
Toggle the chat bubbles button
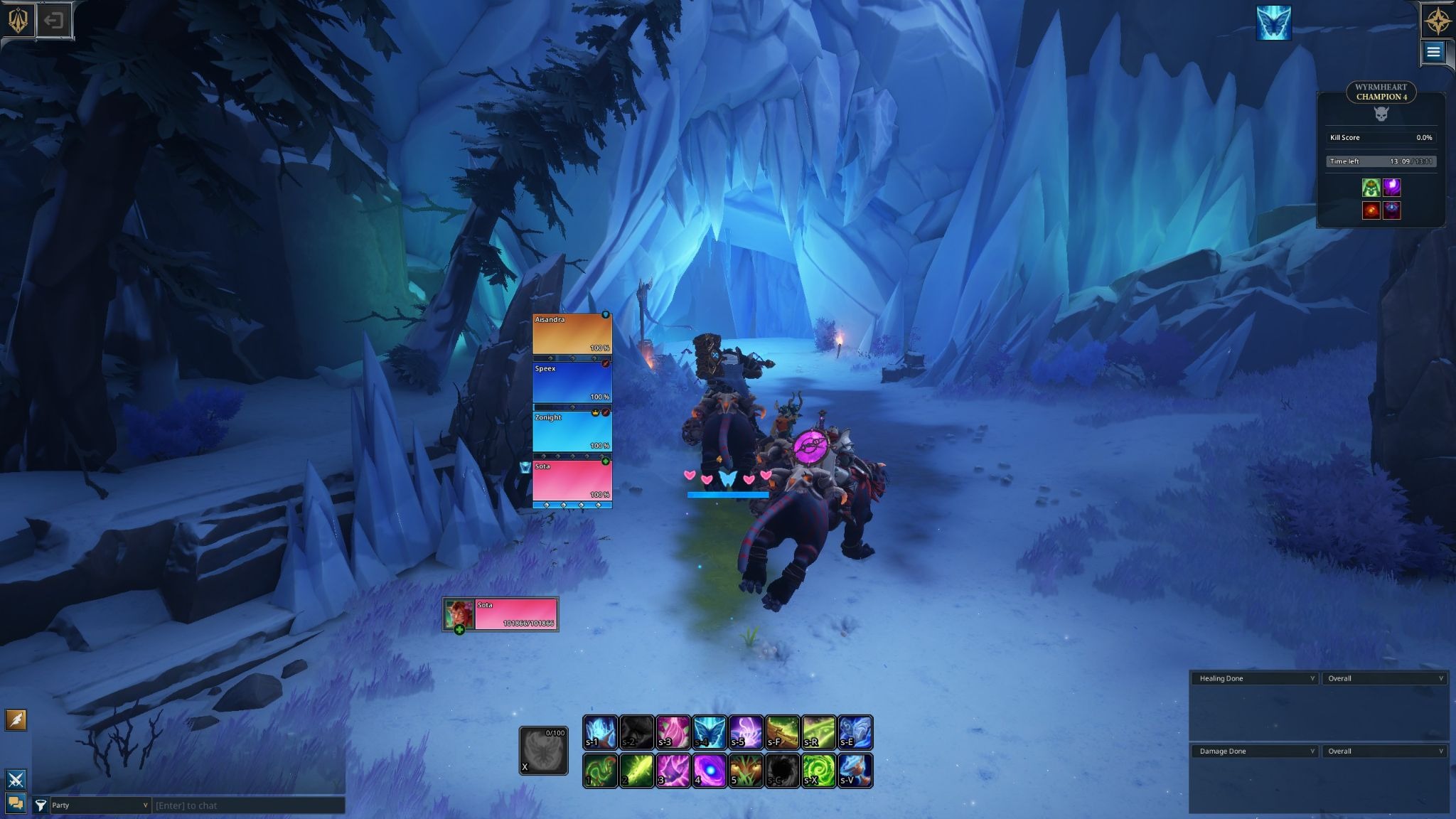point(16,803)
